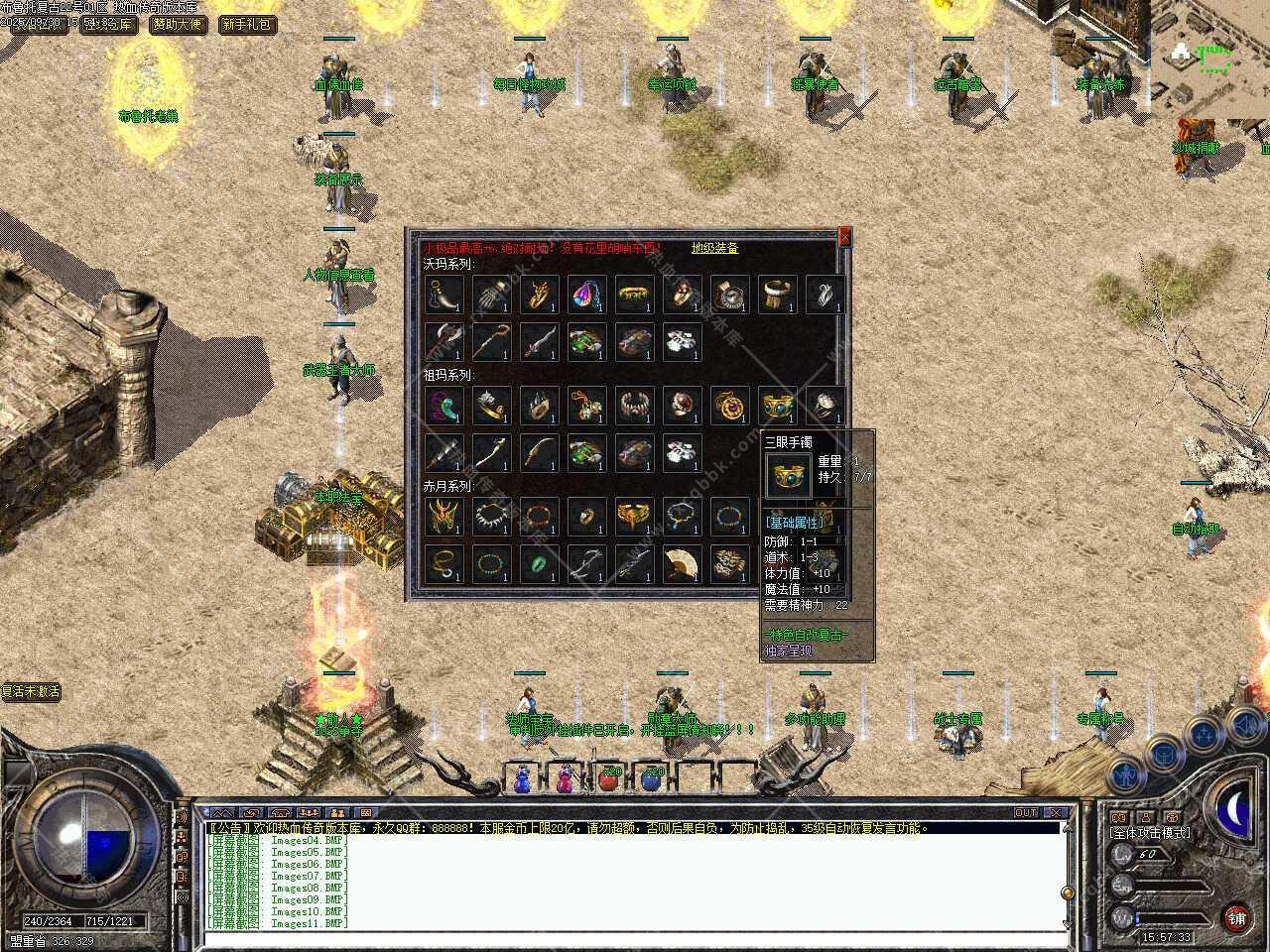This screenshot has height=952, width=1270.
Task: Choose the fang necklace in 赤月系列
Action: [x=490, y=516]
